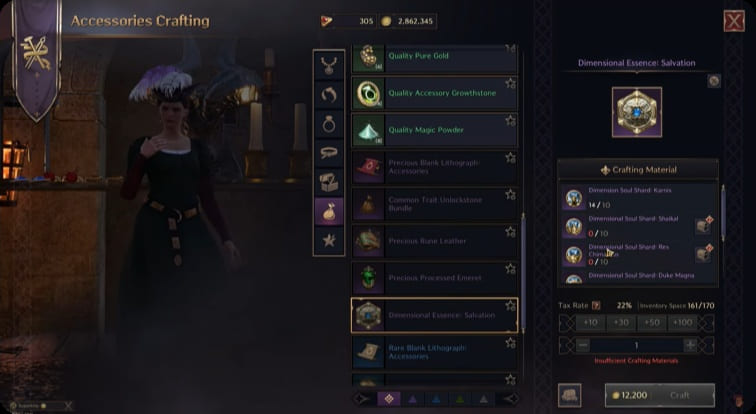This screenshot has height=414, width=756.
Task: Show the favorites star category tab
Action: [328, 240]
